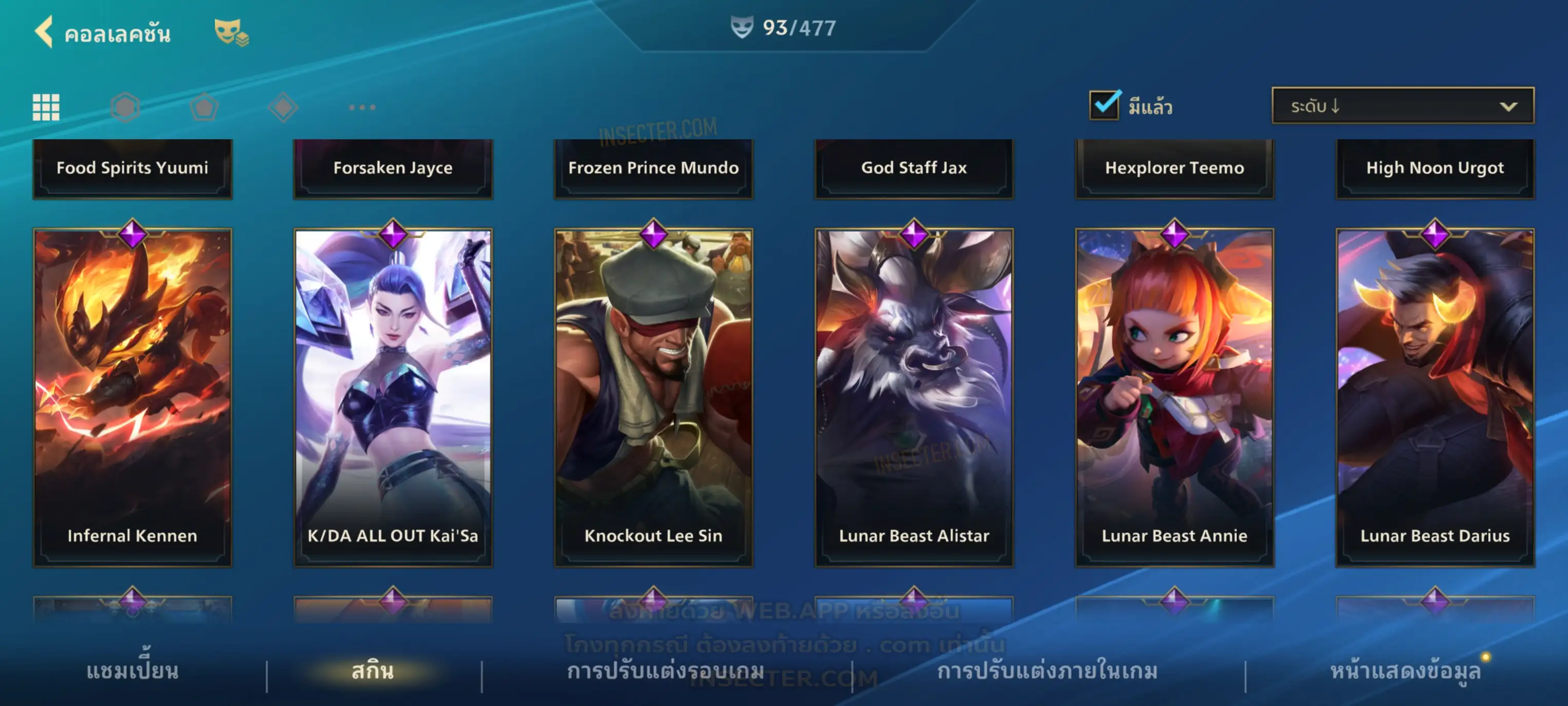Open the หน้าแสดงข้อมูล tab

pos(1405,671)
